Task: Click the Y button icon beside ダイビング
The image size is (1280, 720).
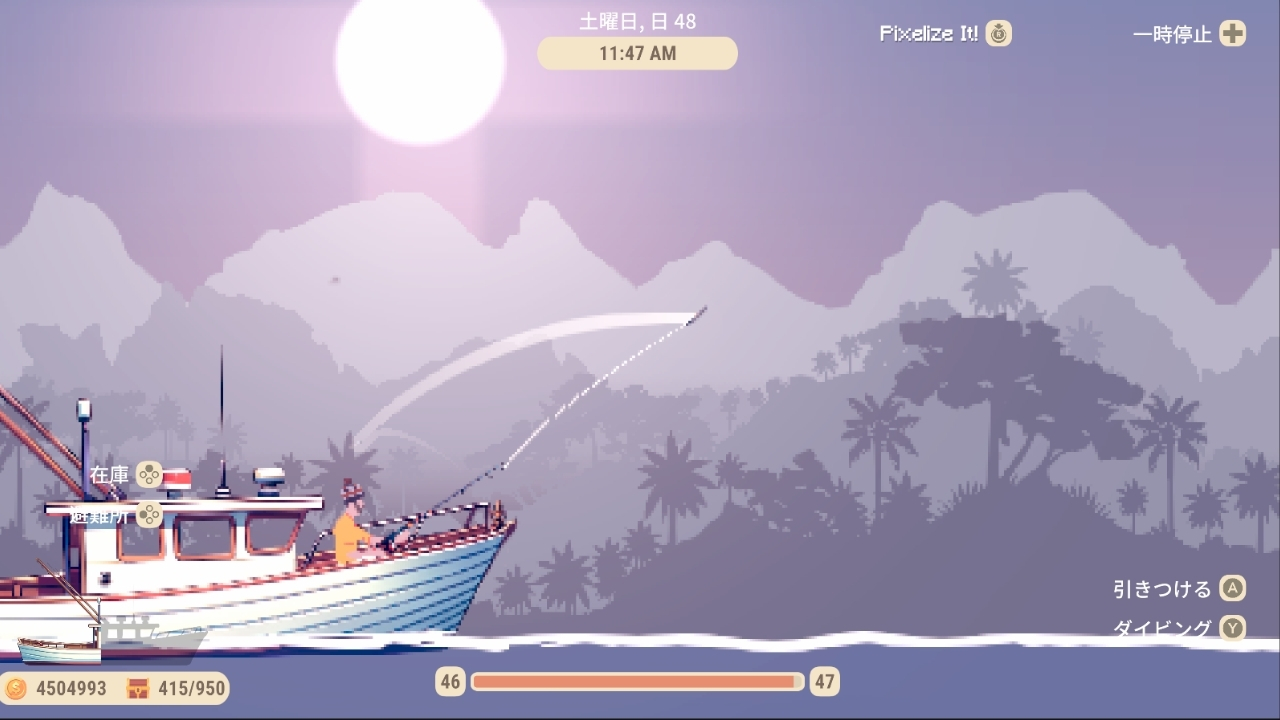Action: [x=1231, y=629]
